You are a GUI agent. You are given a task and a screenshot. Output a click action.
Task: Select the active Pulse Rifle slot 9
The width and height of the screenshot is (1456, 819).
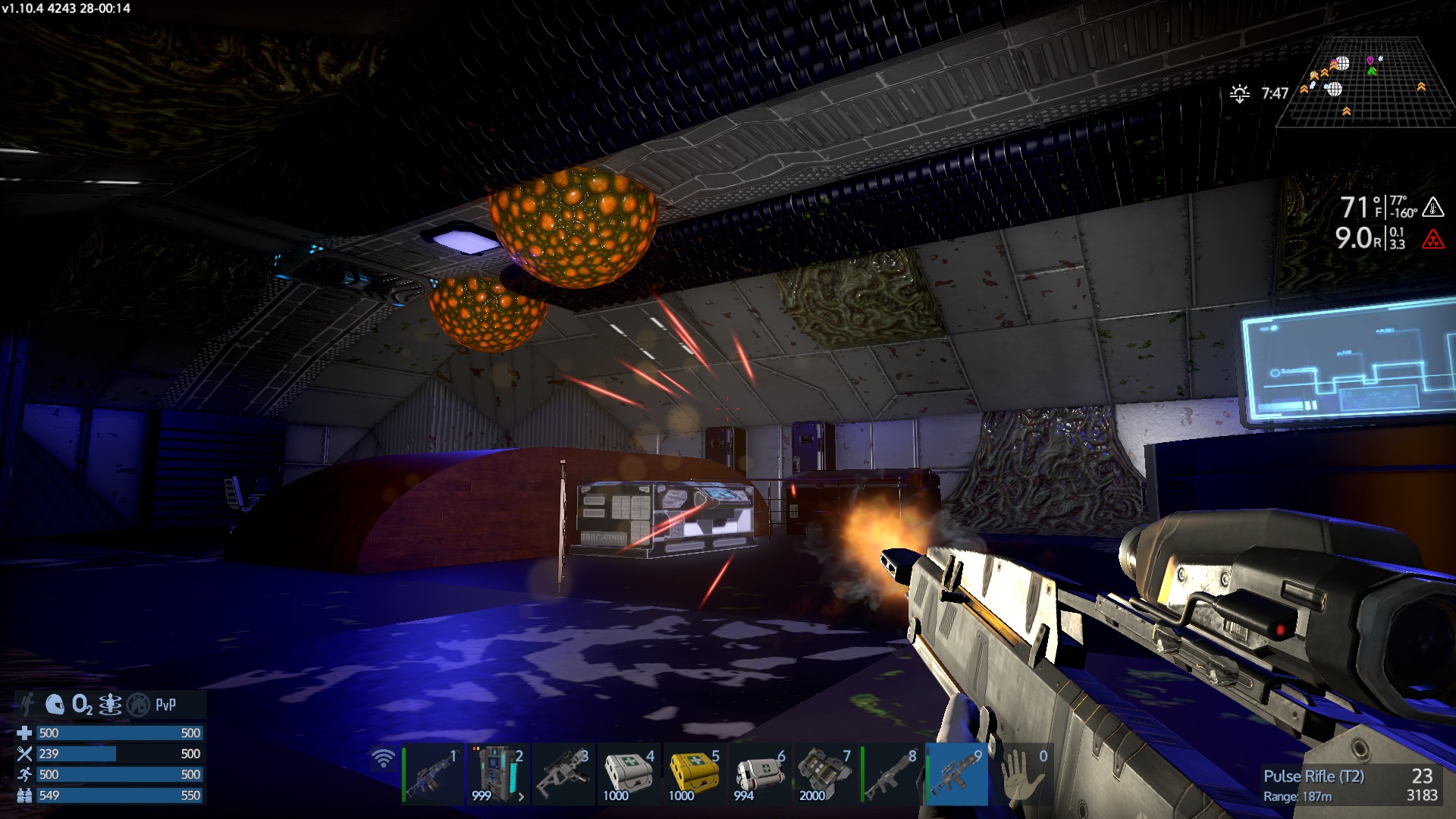pos(957,775)
